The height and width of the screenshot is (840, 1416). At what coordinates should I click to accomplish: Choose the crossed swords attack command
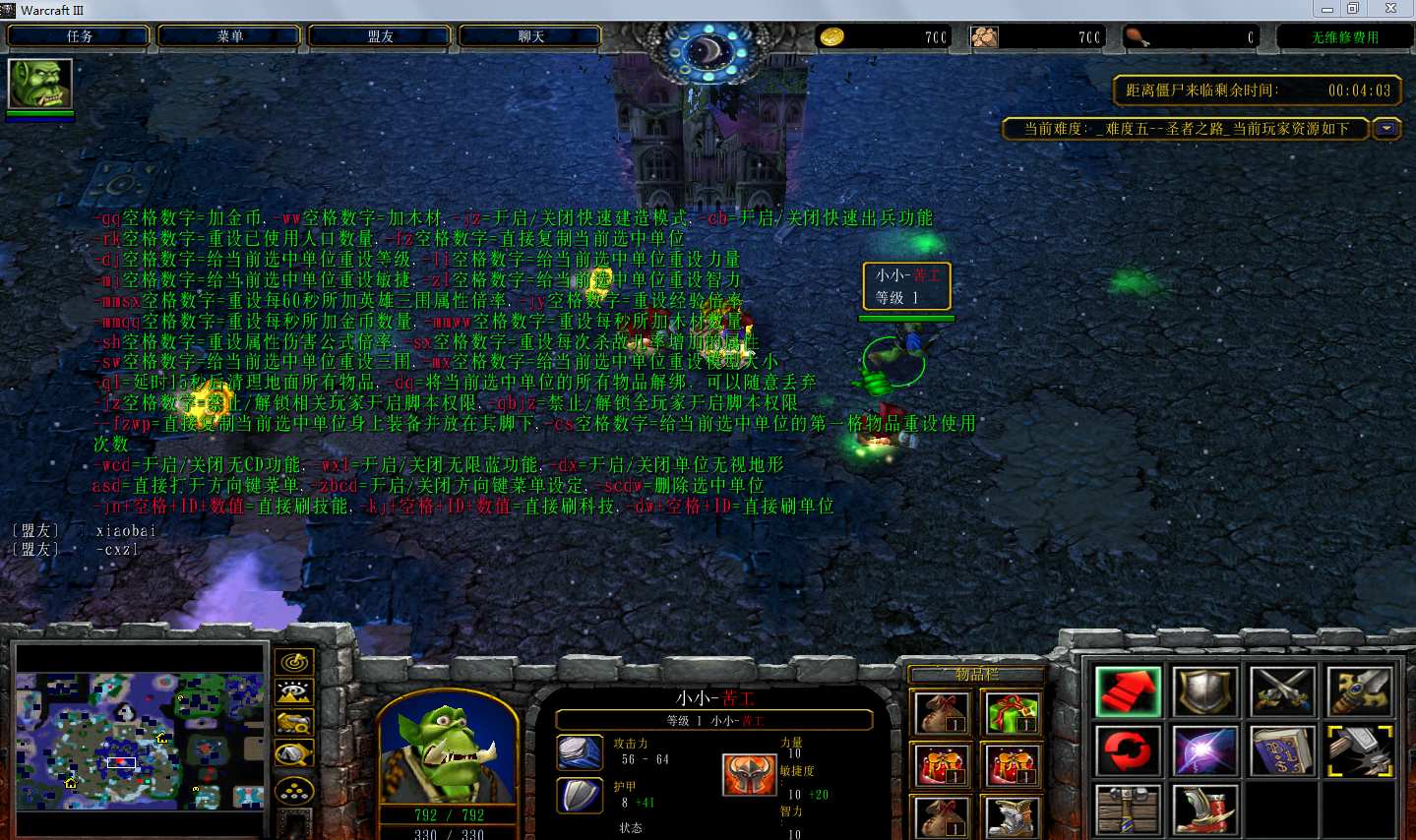pos(1282,691)
